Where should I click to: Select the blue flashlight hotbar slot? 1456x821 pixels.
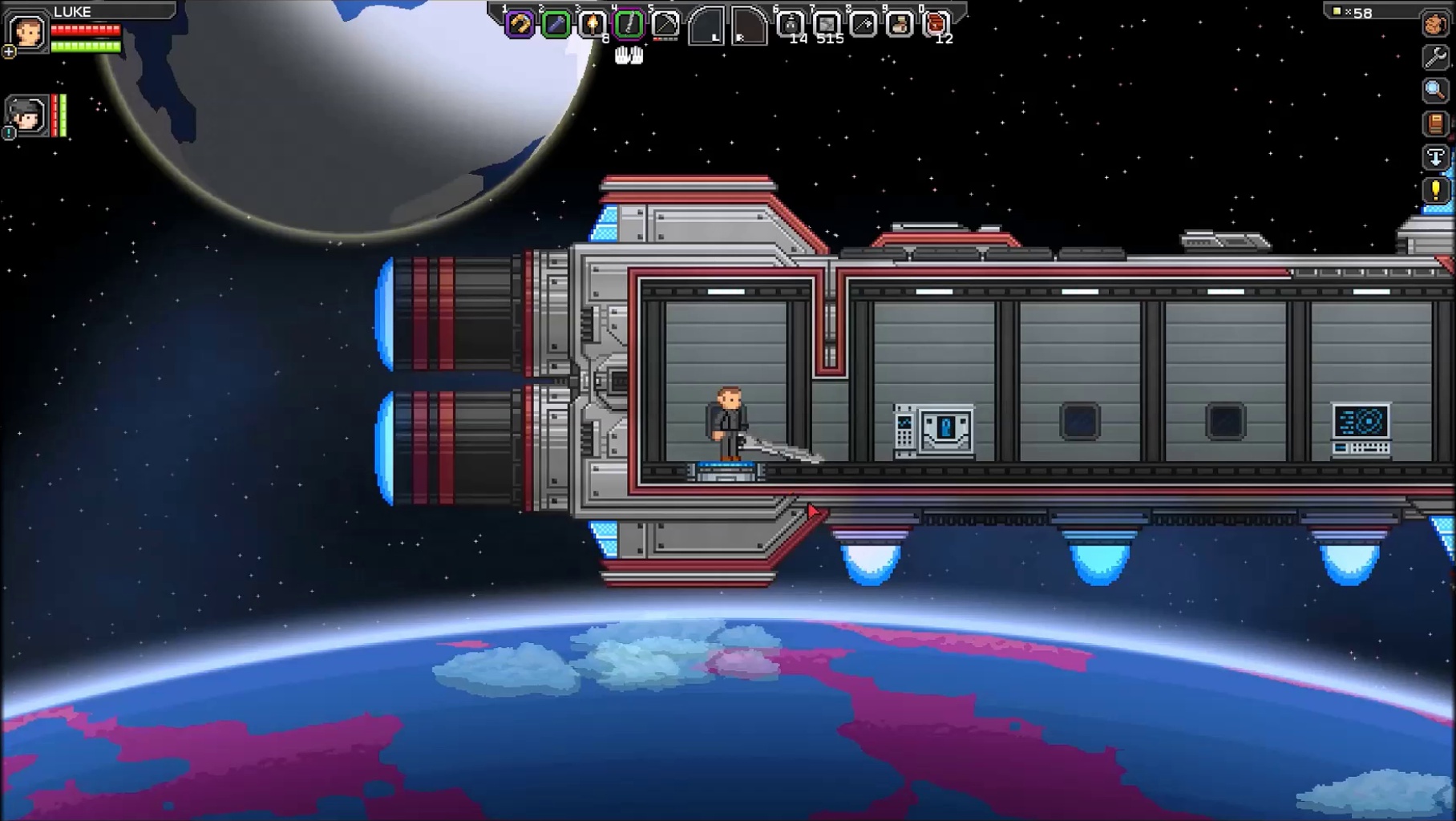556,25
